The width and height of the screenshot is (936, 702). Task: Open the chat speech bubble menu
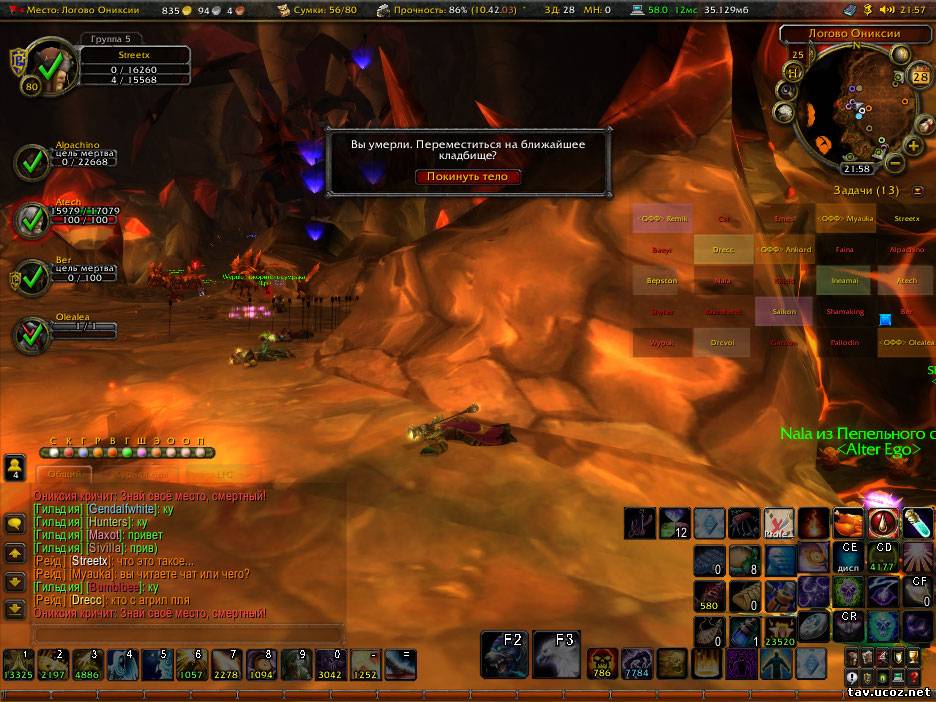(15, 524)
